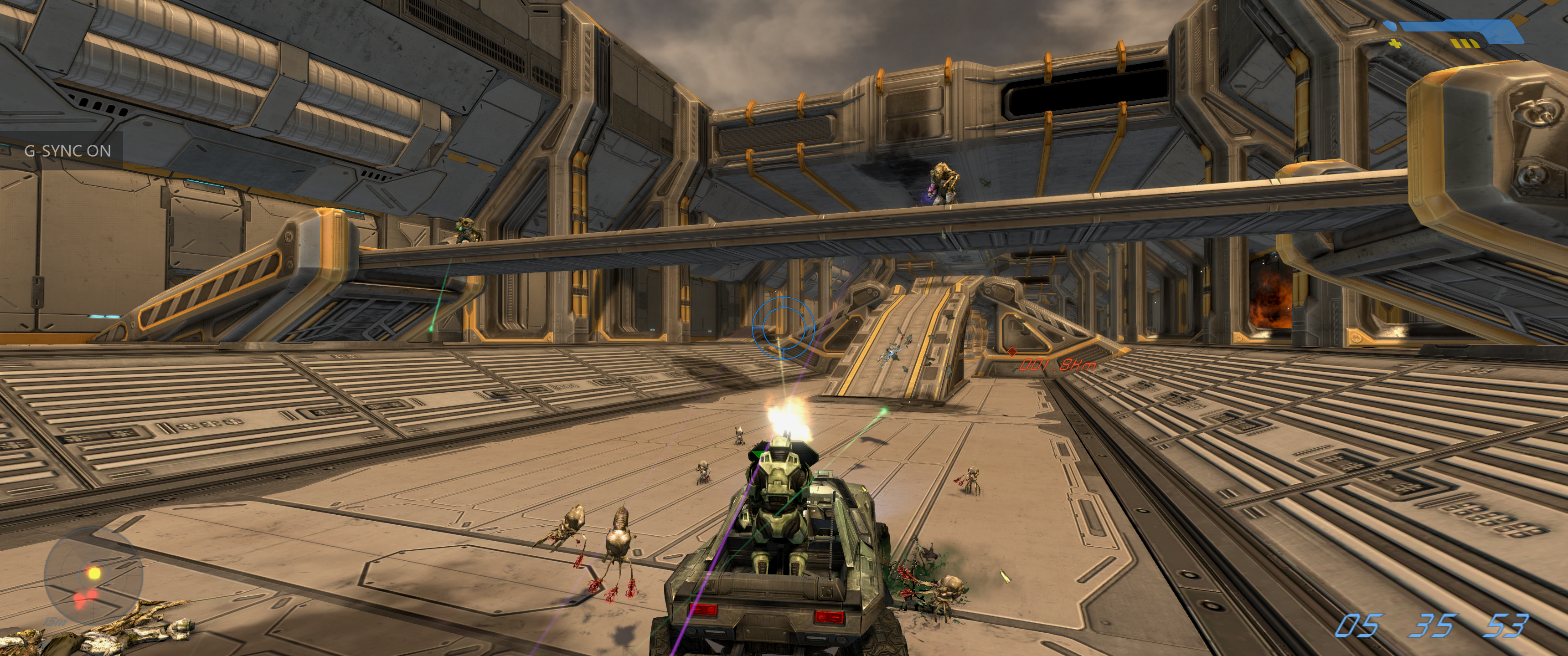Select the red objective waypoint diamond

click(x=1011, y=351)
